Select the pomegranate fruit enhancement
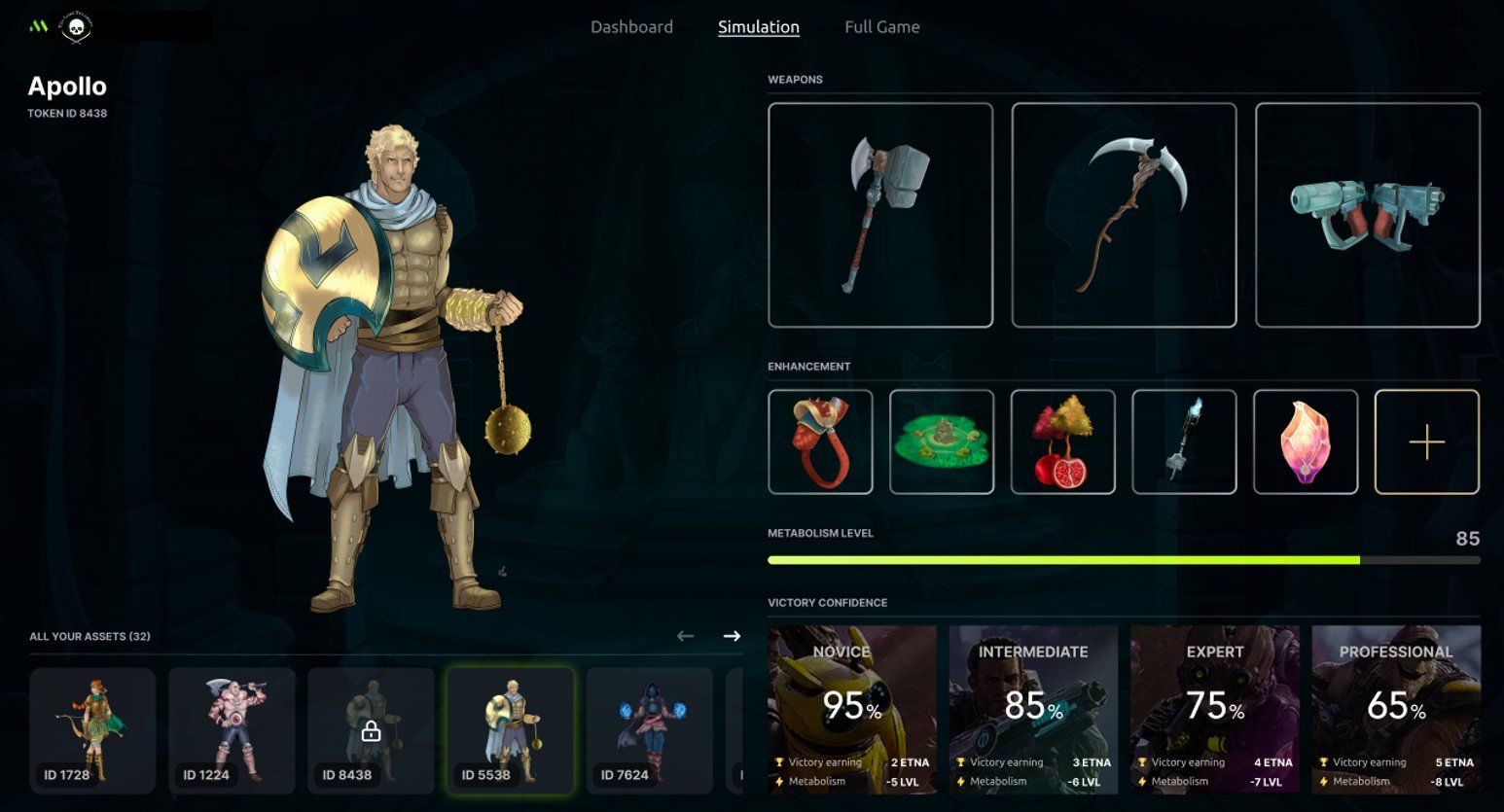The width and height of the screenshot is (1504, 812). tap(1062, 441)
